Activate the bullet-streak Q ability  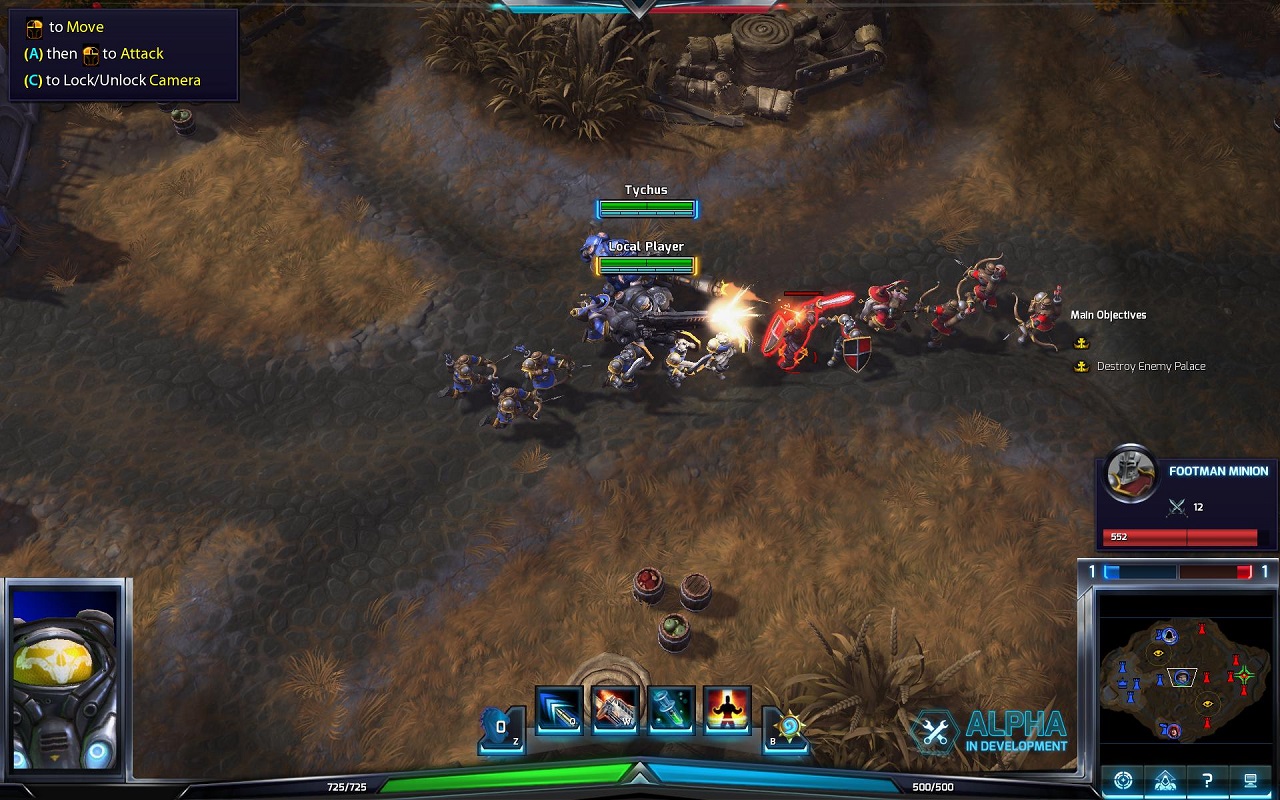[559, 709]
